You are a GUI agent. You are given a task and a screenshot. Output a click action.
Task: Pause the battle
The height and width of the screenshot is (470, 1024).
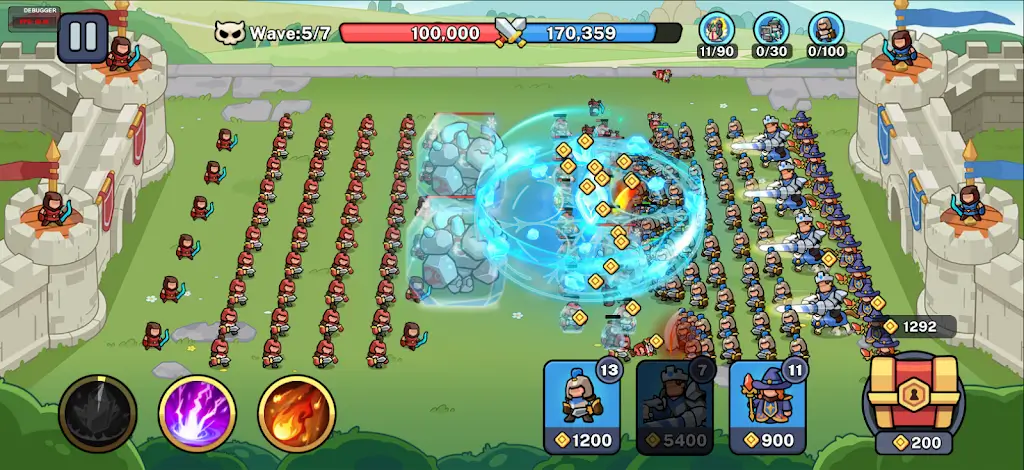(x=83, y=37)
